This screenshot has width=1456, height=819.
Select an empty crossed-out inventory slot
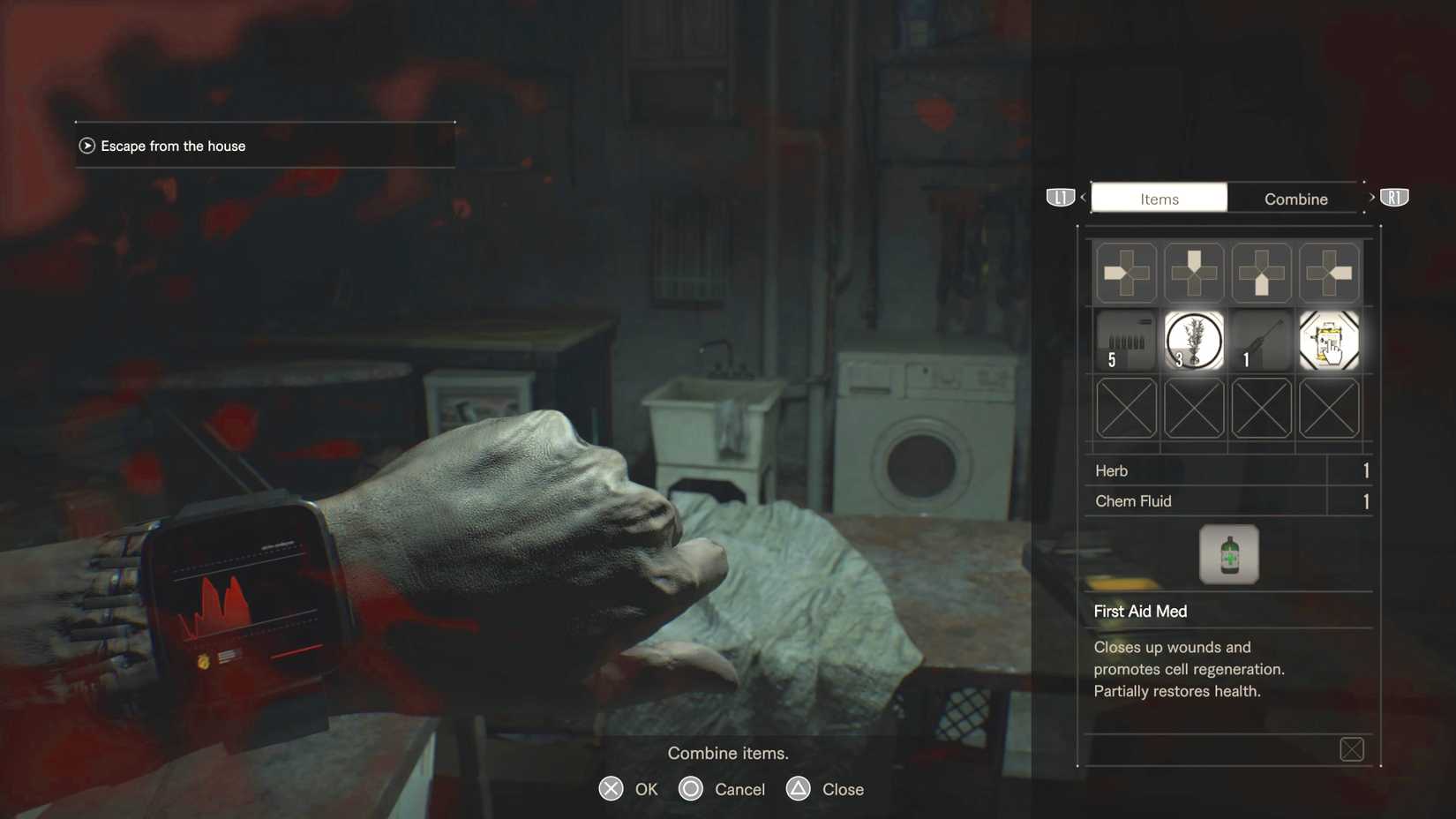tap(1126, 408)
